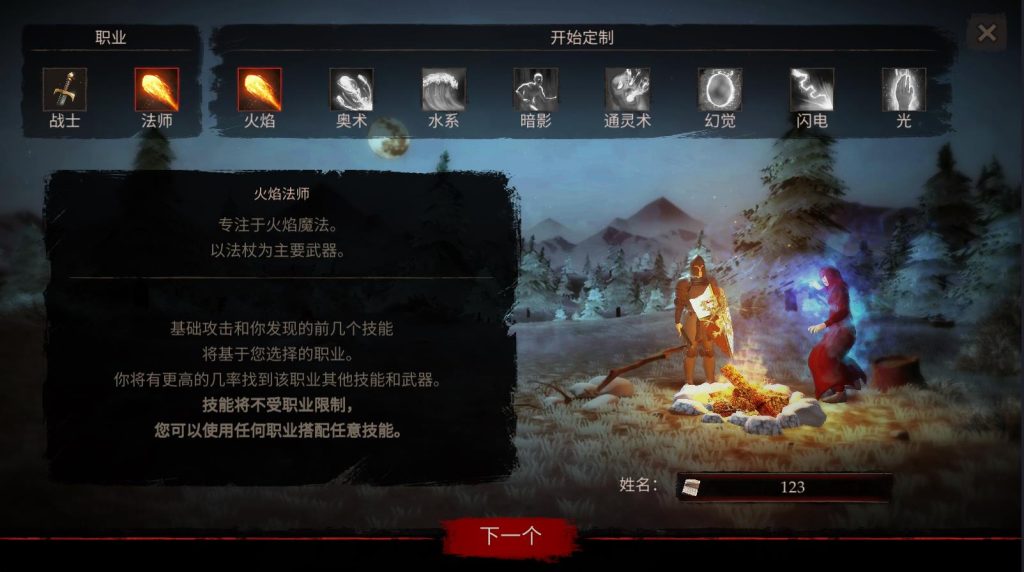Choose the 水系 water specialization

coord(443,90)
